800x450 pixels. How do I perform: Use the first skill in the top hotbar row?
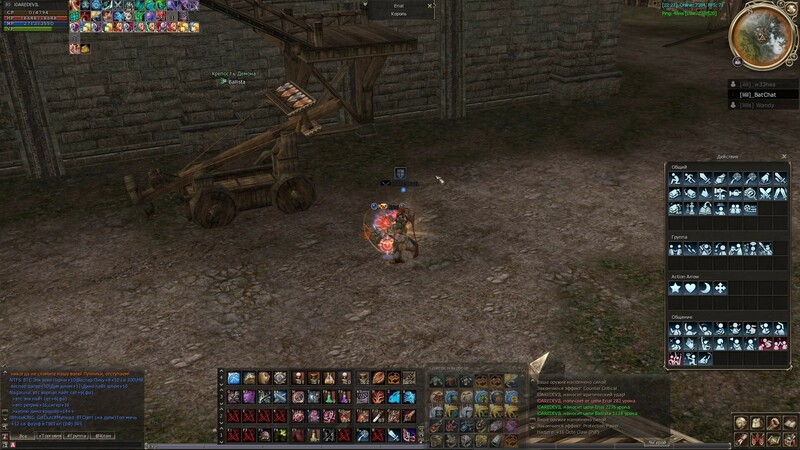click(234, 378)
